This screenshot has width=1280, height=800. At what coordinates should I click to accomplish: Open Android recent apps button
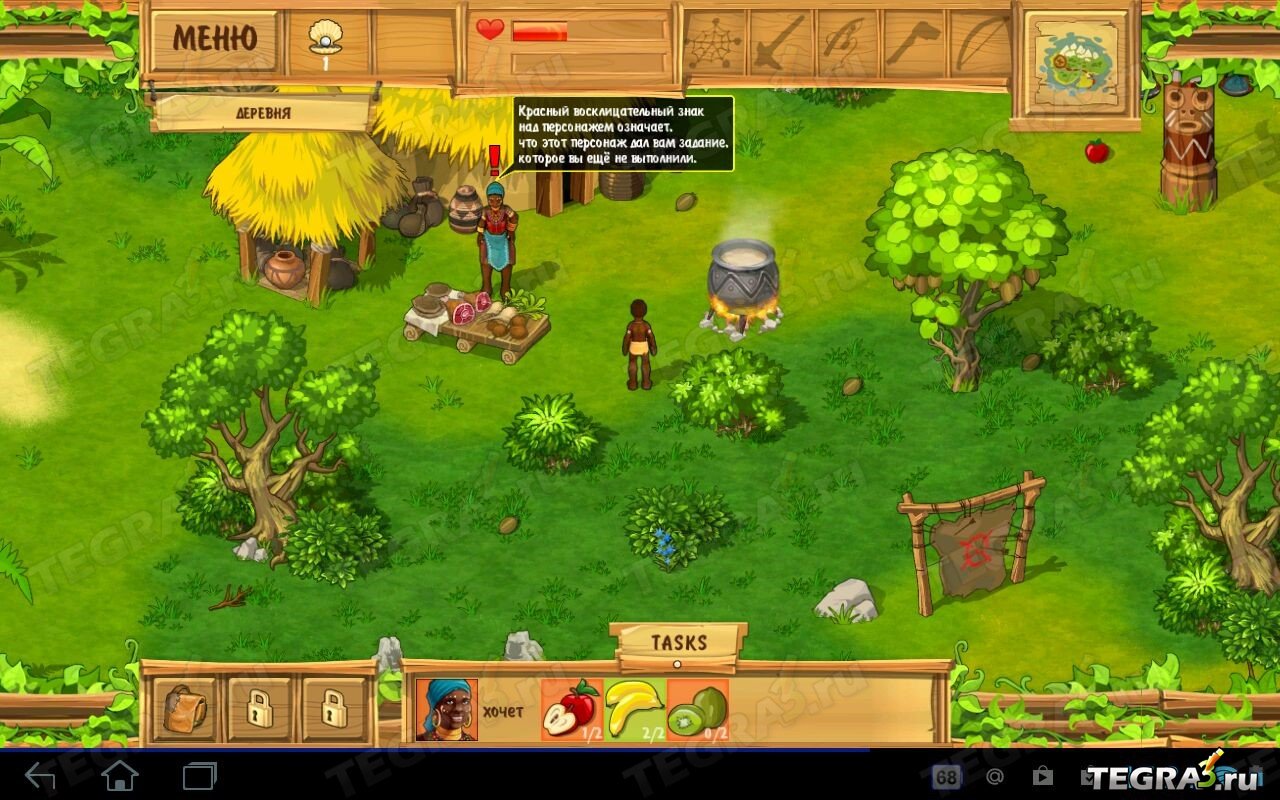199,775
